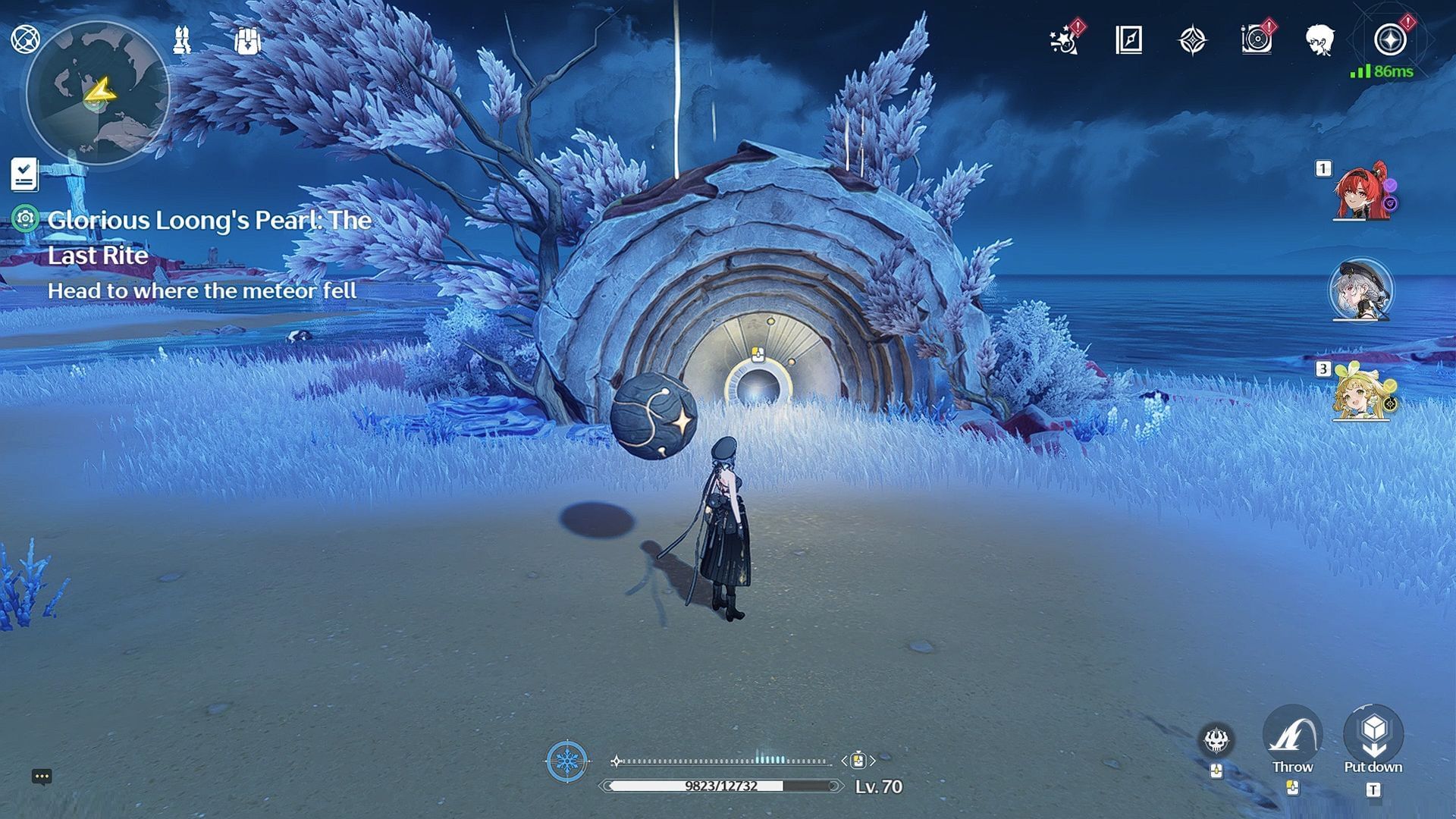The width and height of the screenshot is (1456, 819).
Task: Click the snowflake element icon
Action: [566, 760]
